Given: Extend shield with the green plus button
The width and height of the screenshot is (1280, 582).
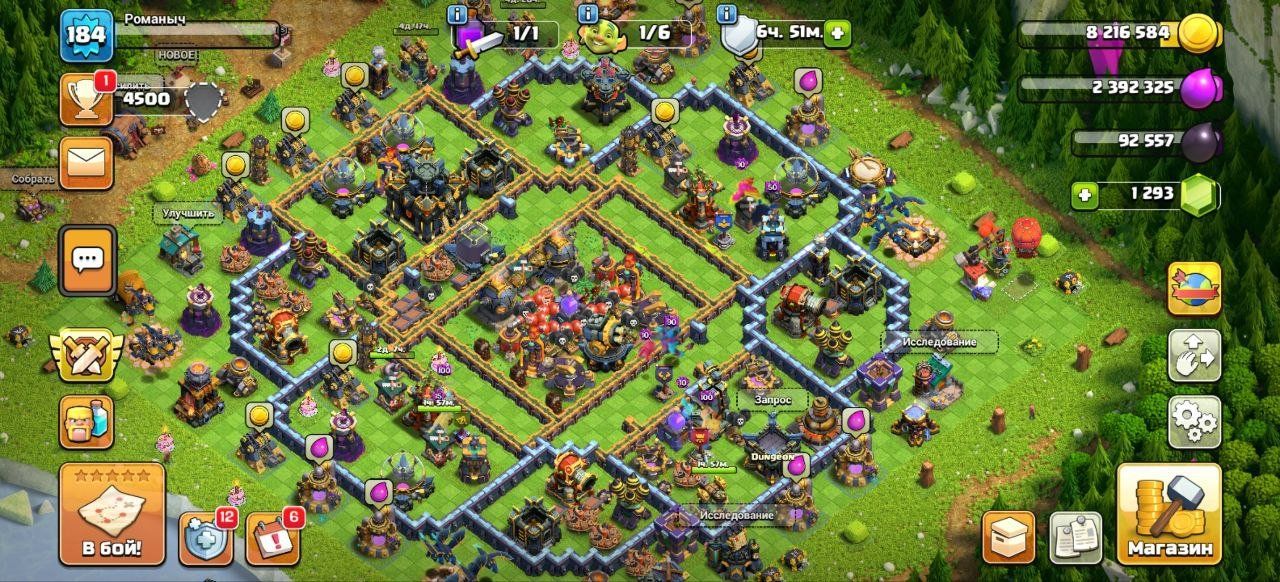Looking at the screenshot, I should click(836, 33).
